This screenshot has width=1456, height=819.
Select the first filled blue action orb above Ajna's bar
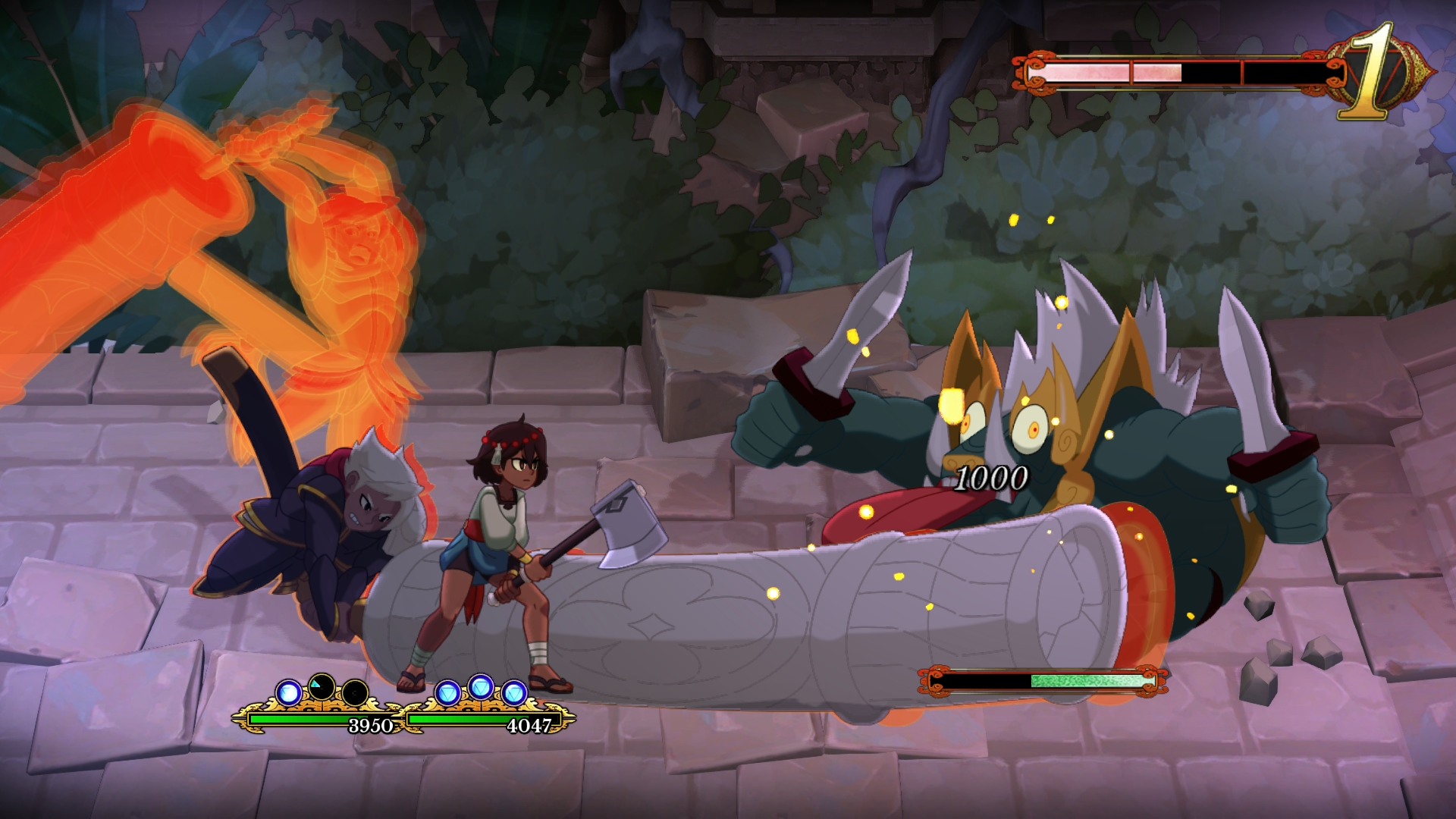pyautogui.click(x=289, y=693)
